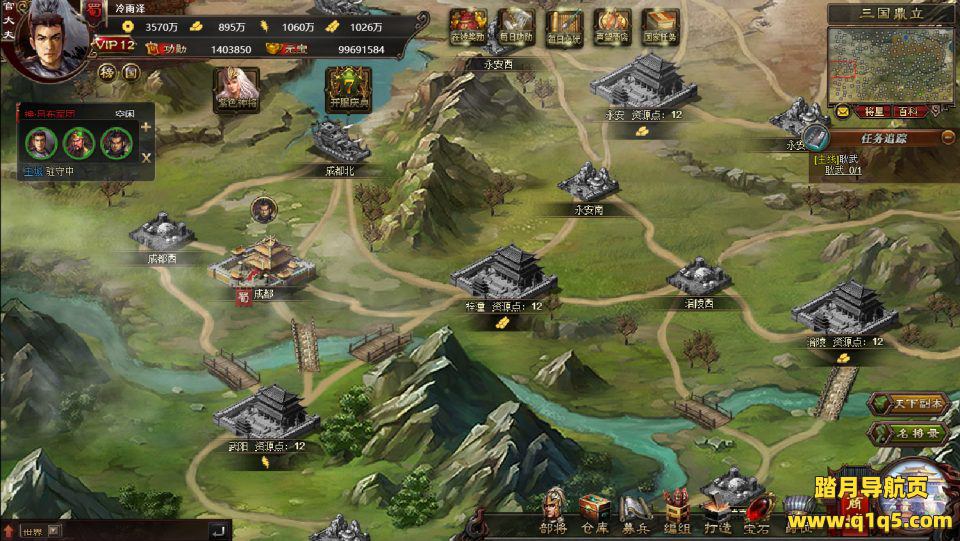This screenshot has width=960, height=541.
Task: Open the 榜 ranking button
Action: pos(107,72)
